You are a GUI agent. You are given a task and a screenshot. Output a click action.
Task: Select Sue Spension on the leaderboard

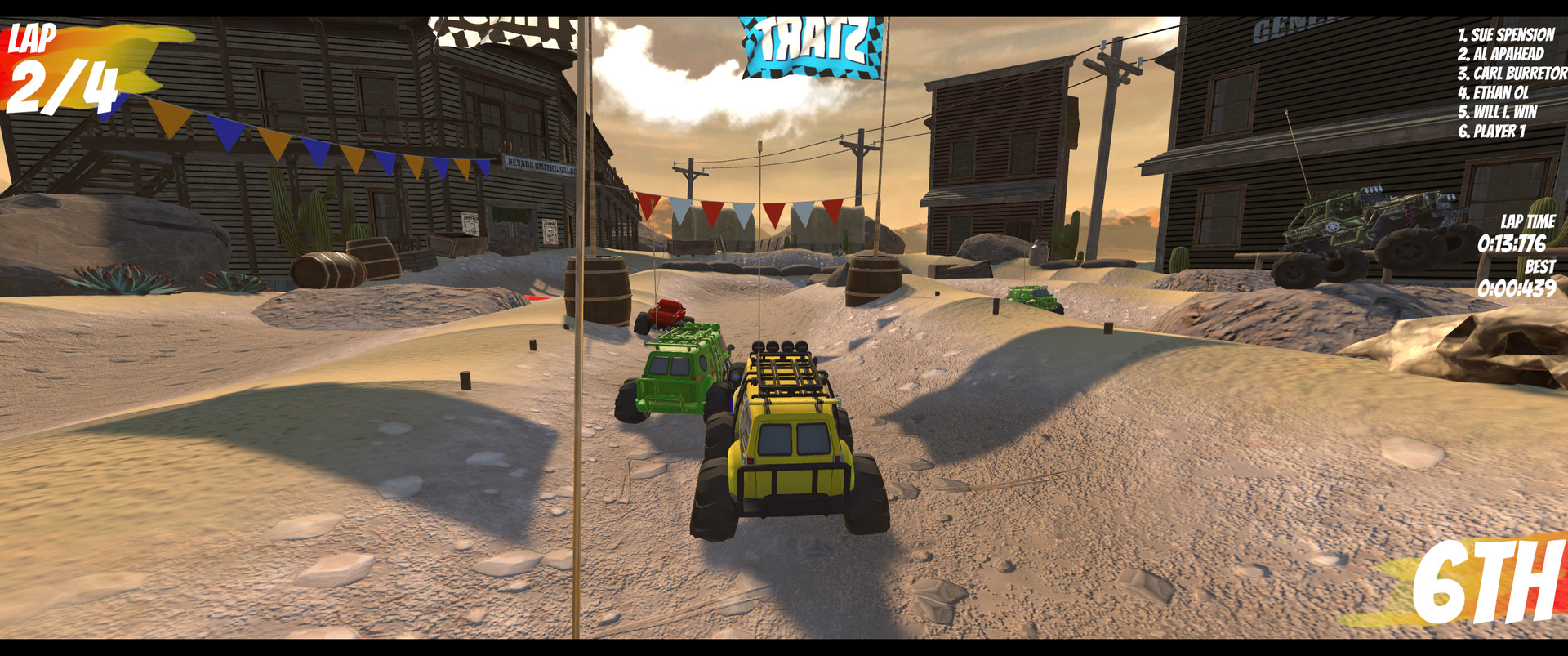(x=1507, y=35)
